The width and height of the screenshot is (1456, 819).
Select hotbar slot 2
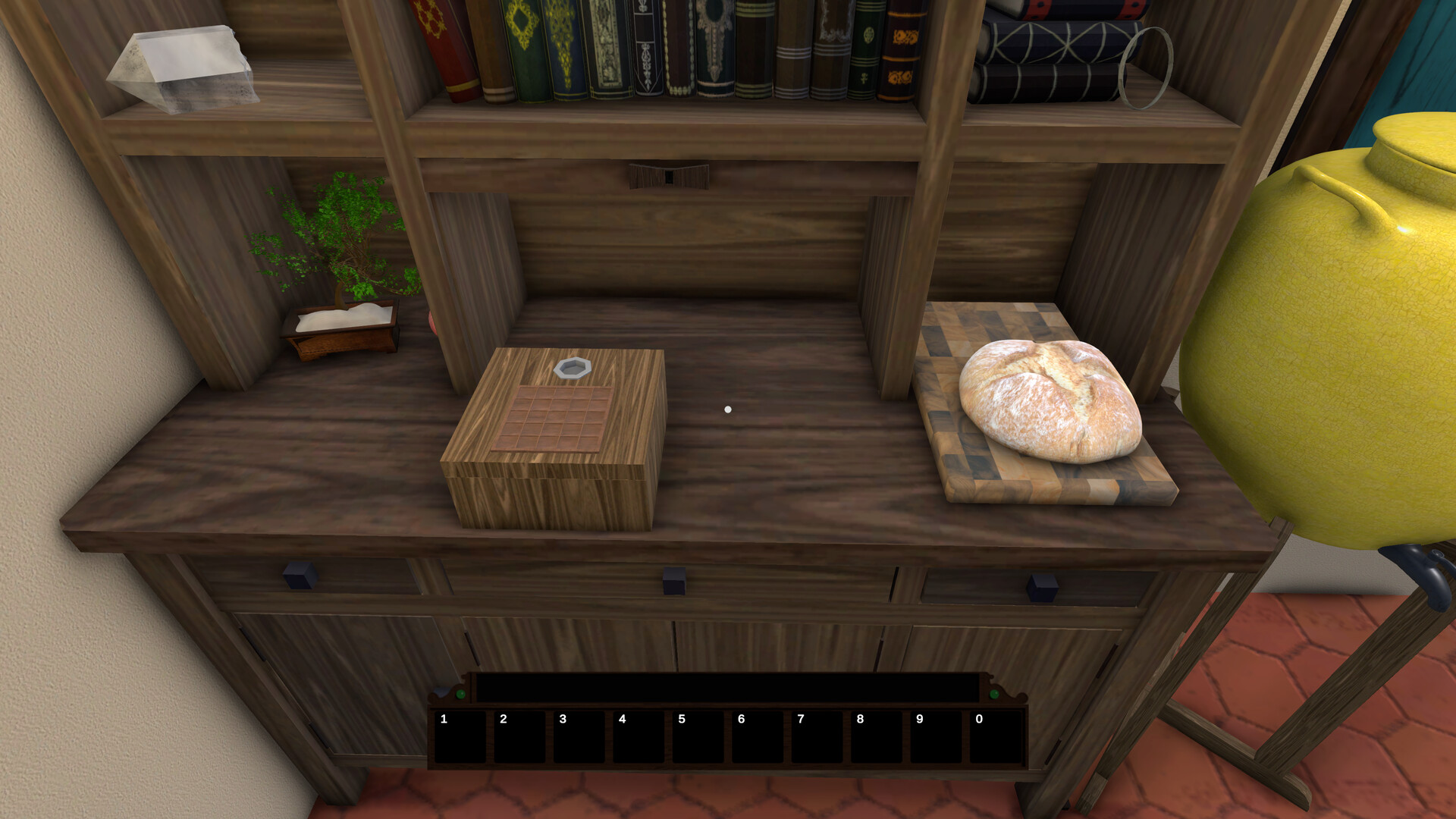518,737
